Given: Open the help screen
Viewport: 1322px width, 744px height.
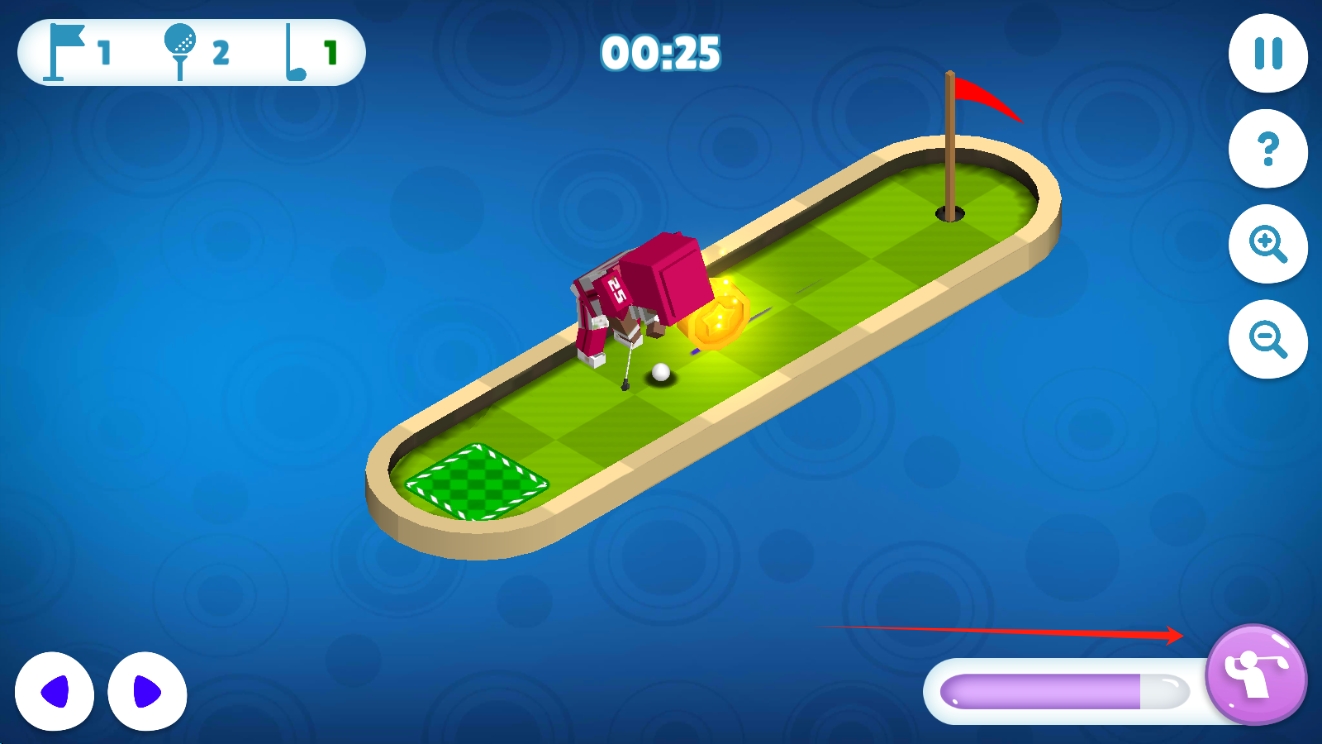Looking at the screenshot, I should 1267,150.
